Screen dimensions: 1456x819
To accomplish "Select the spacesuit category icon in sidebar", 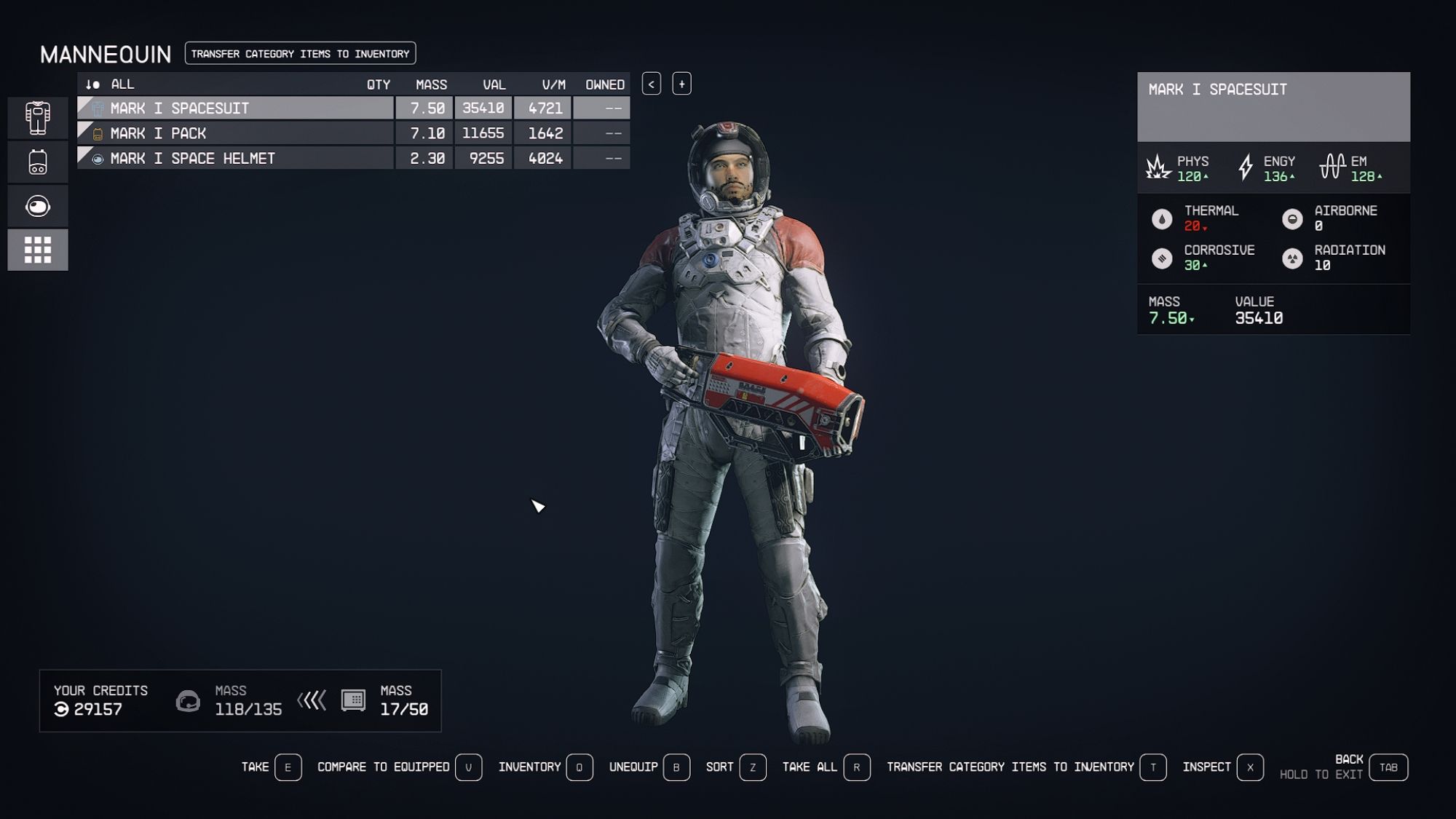I will 37,118.
